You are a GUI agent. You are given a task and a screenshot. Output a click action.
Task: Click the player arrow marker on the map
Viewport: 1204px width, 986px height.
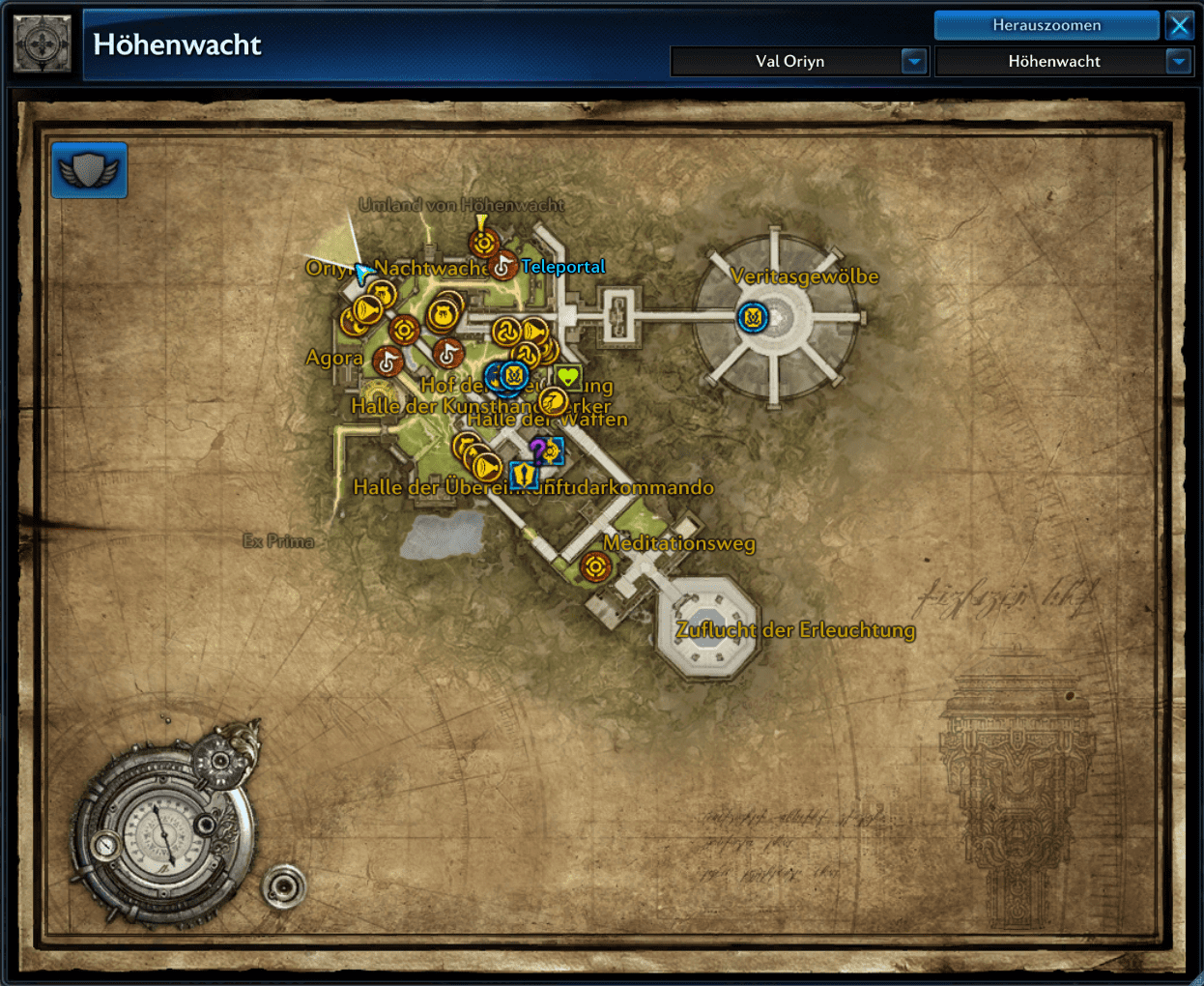click(x=362, y=273)
